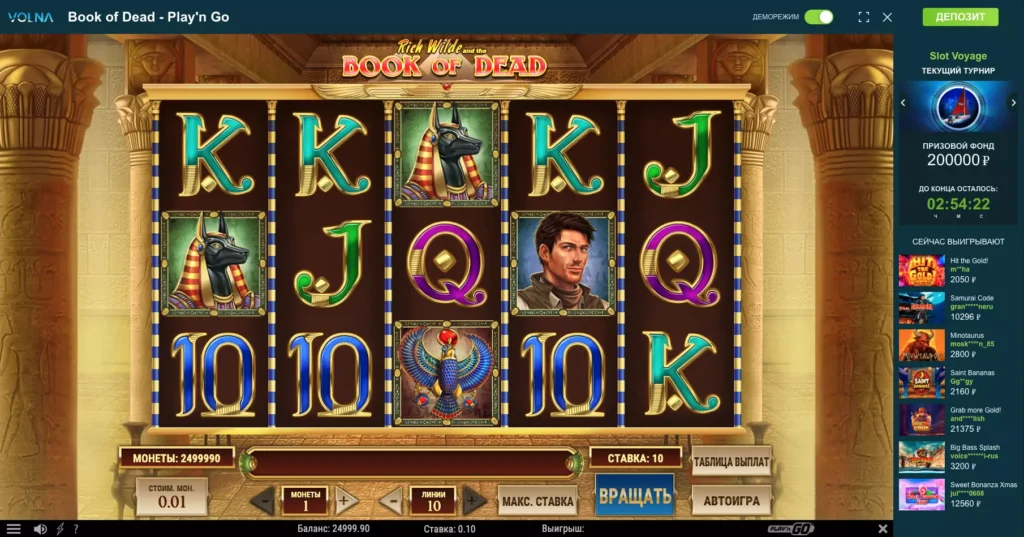The image size is (1024, 537).
Task: Reduce the number of ЛИНИИ with minus
Action: [x=392, y=500]
